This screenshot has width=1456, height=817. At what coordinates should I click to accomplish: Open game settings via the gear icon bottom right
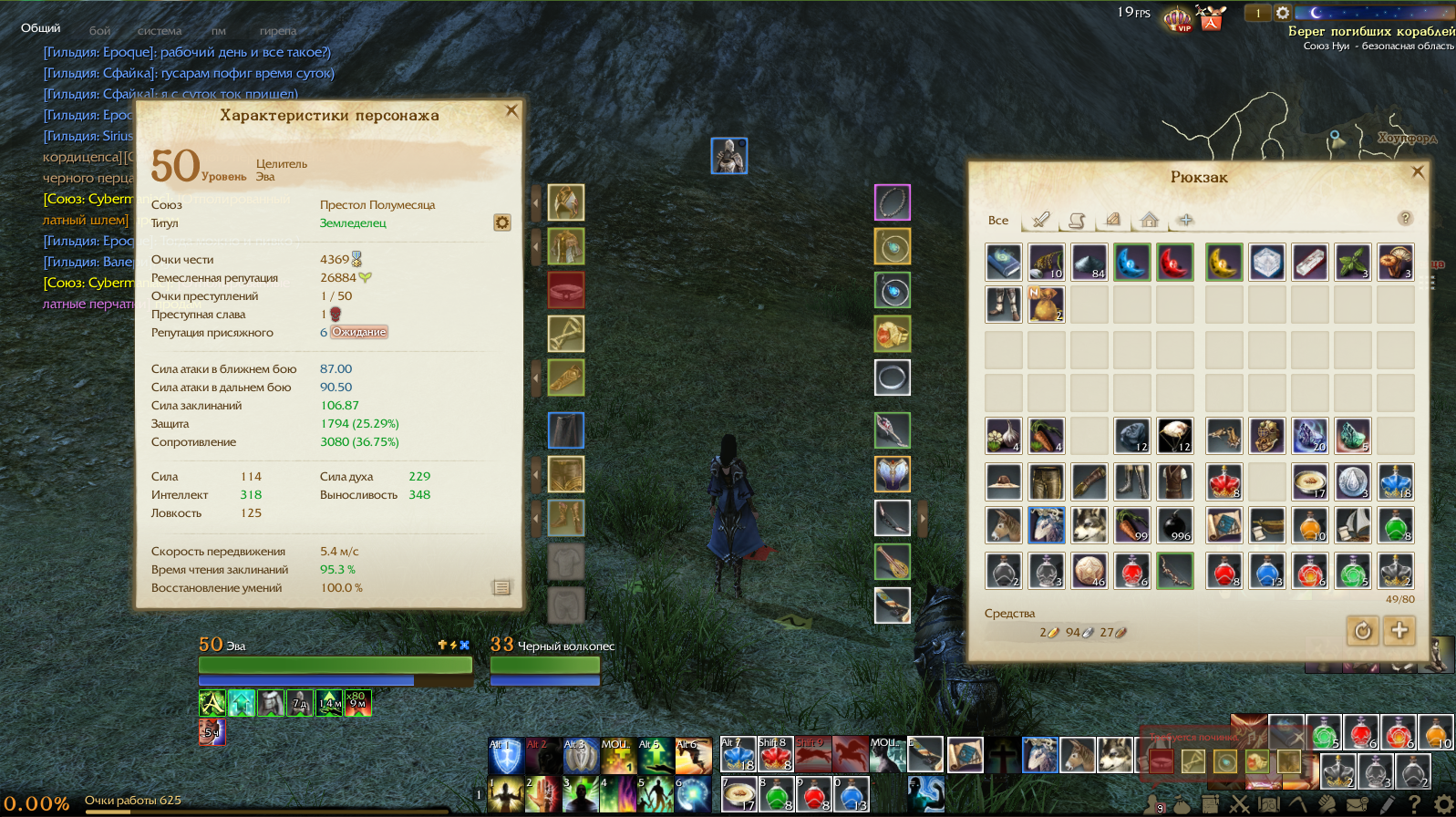1442,802
